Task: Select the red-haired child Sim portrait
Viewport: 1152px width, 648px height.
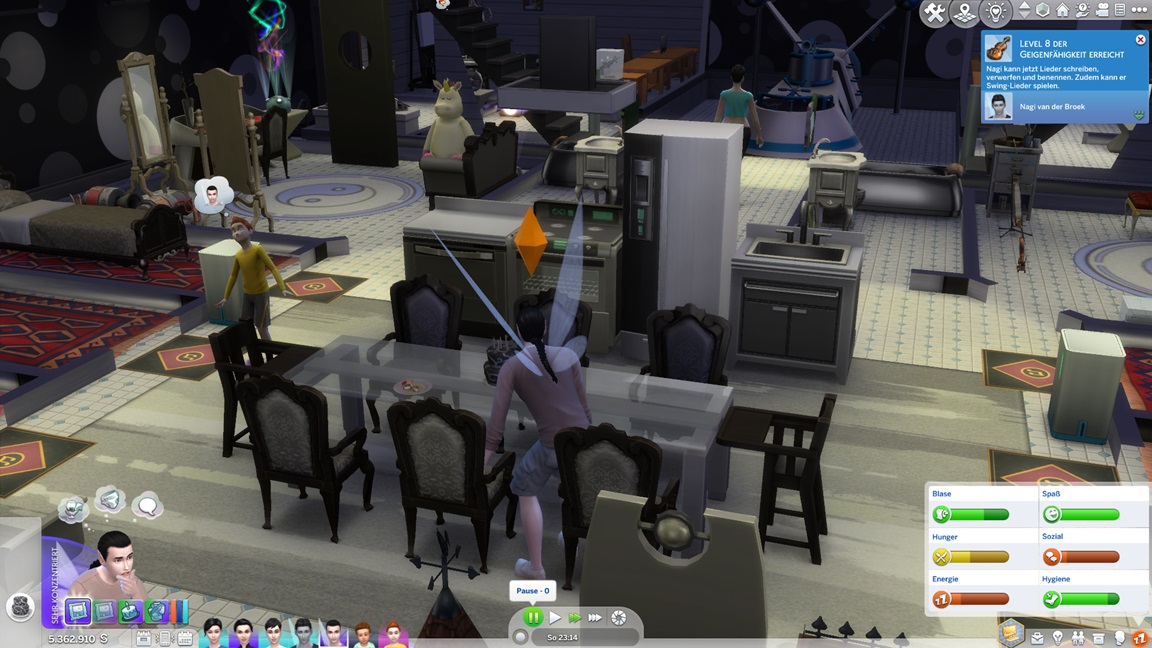Action: 394,633
